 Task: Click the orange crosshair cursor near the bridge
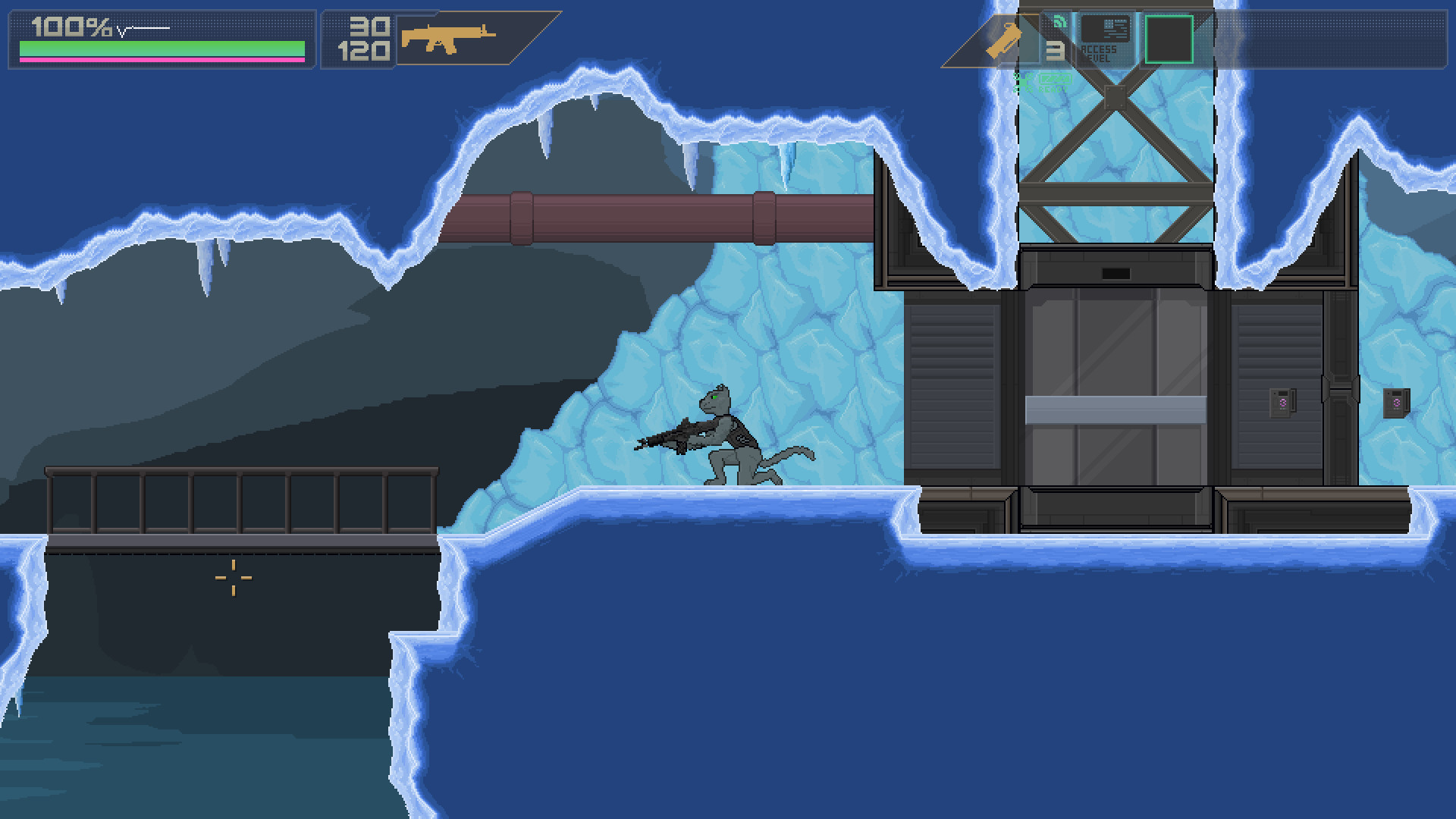tap(233, 578)
